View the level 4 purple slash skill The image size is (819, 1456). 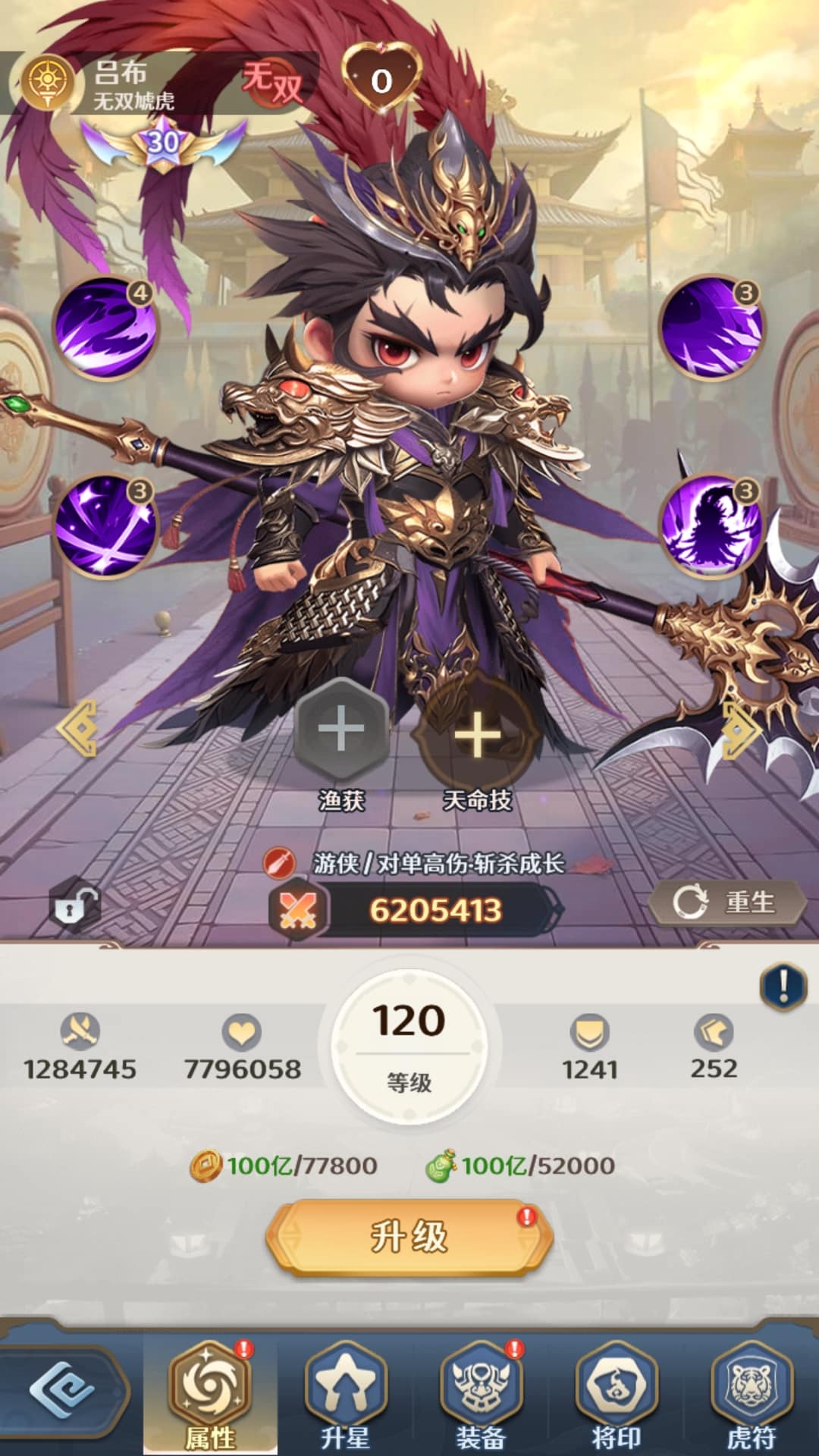coord(105,328)
